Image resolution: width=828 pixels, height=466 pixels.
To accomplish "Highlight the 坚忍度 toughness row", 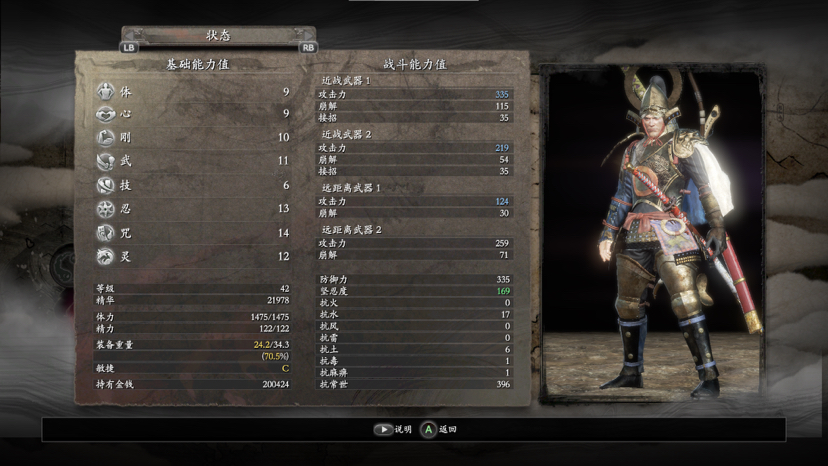I will pyautogui.click(x=414, y=291).
